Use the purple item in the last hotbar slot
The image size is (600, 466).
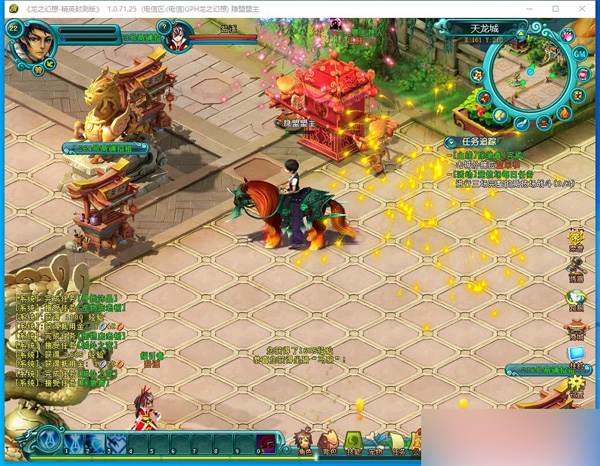pos(267,443)
